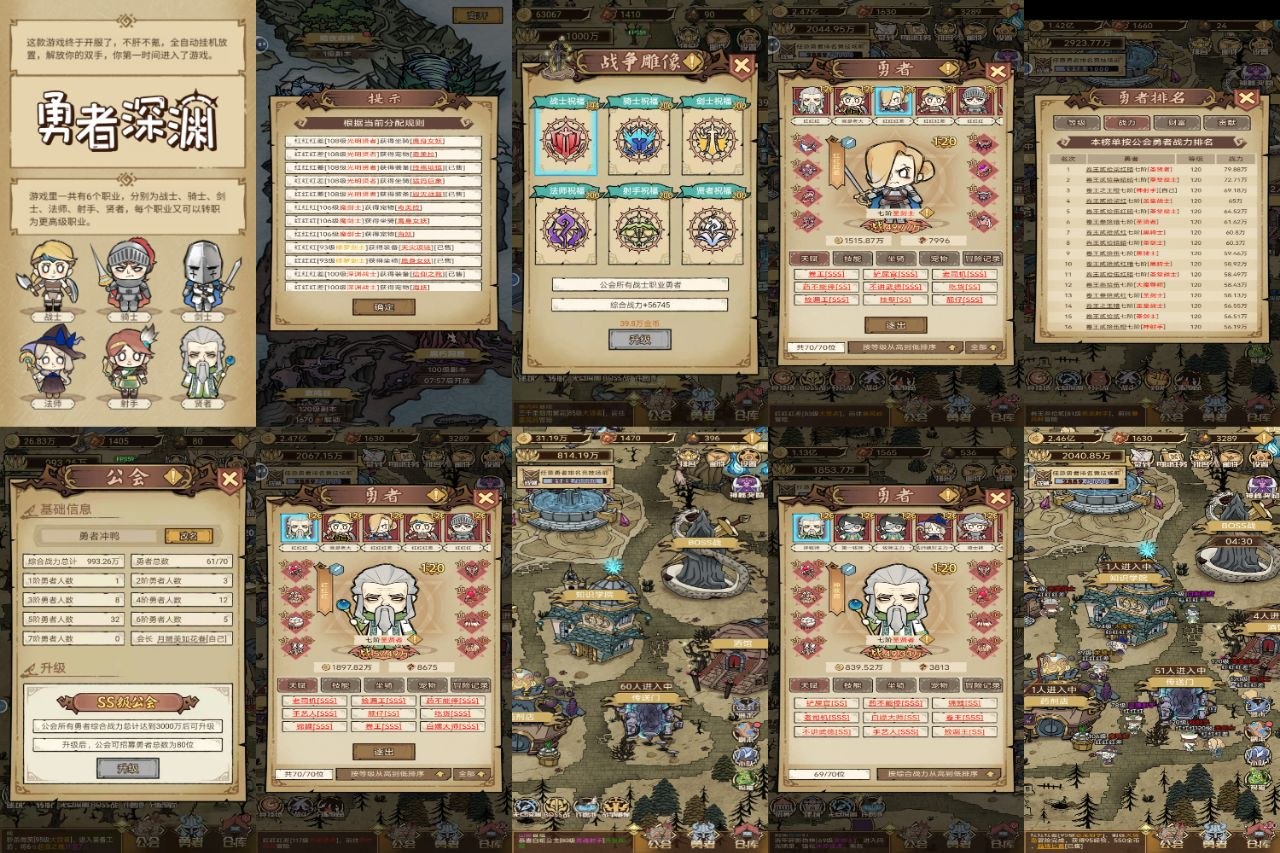Pick the 剑士祝福 blessing emblem
The image size is (1280, 853).
[x=713, y=142]
